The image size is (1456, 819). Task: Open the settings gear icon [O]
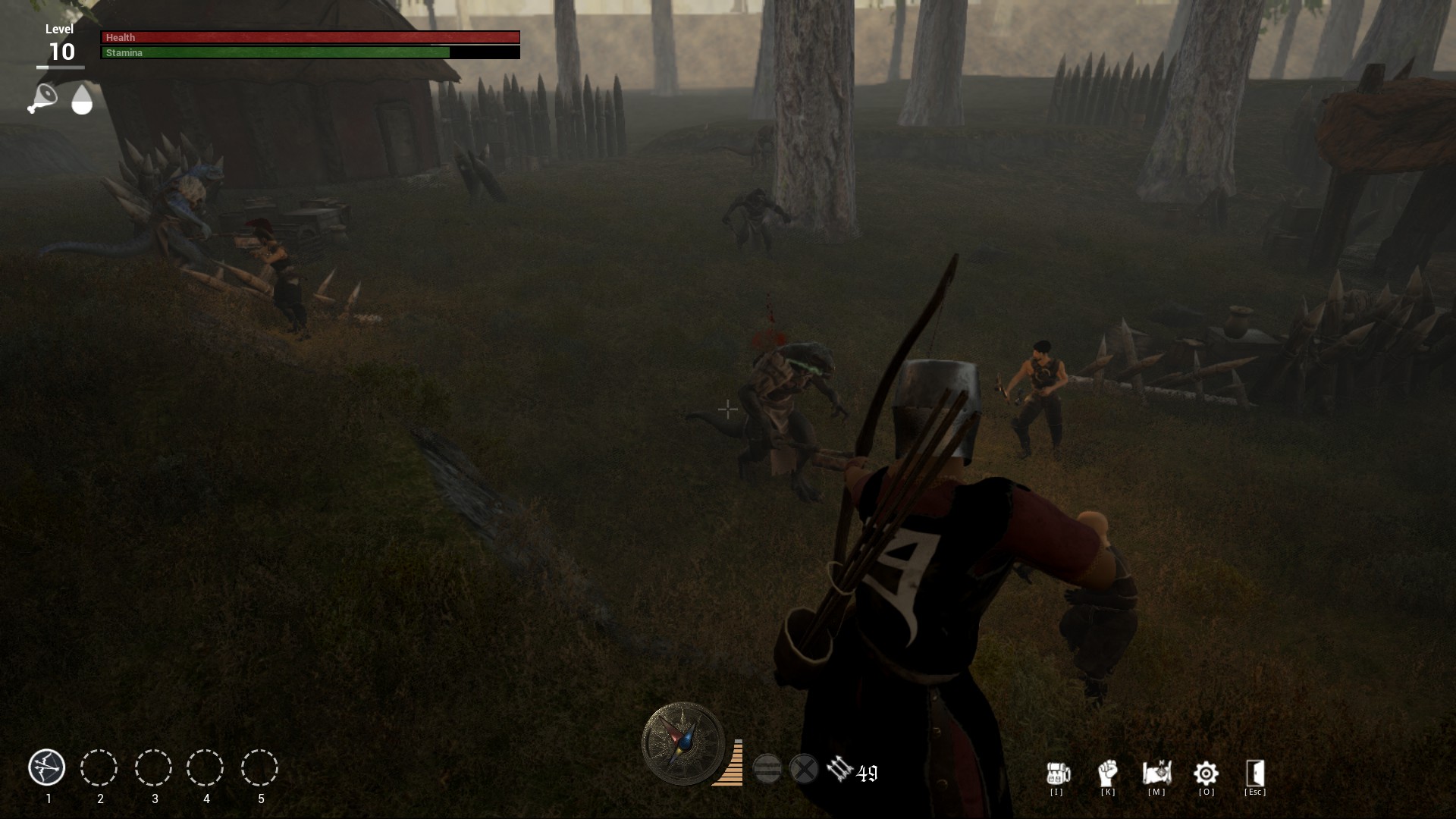(1206, 775)
